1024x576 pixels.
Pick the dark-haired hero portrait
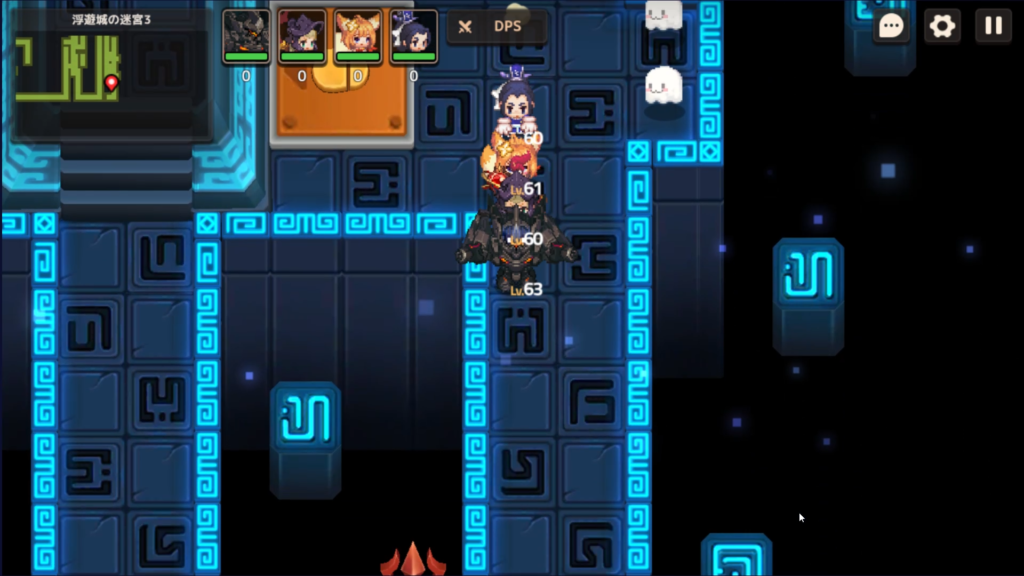click(414, 35)
